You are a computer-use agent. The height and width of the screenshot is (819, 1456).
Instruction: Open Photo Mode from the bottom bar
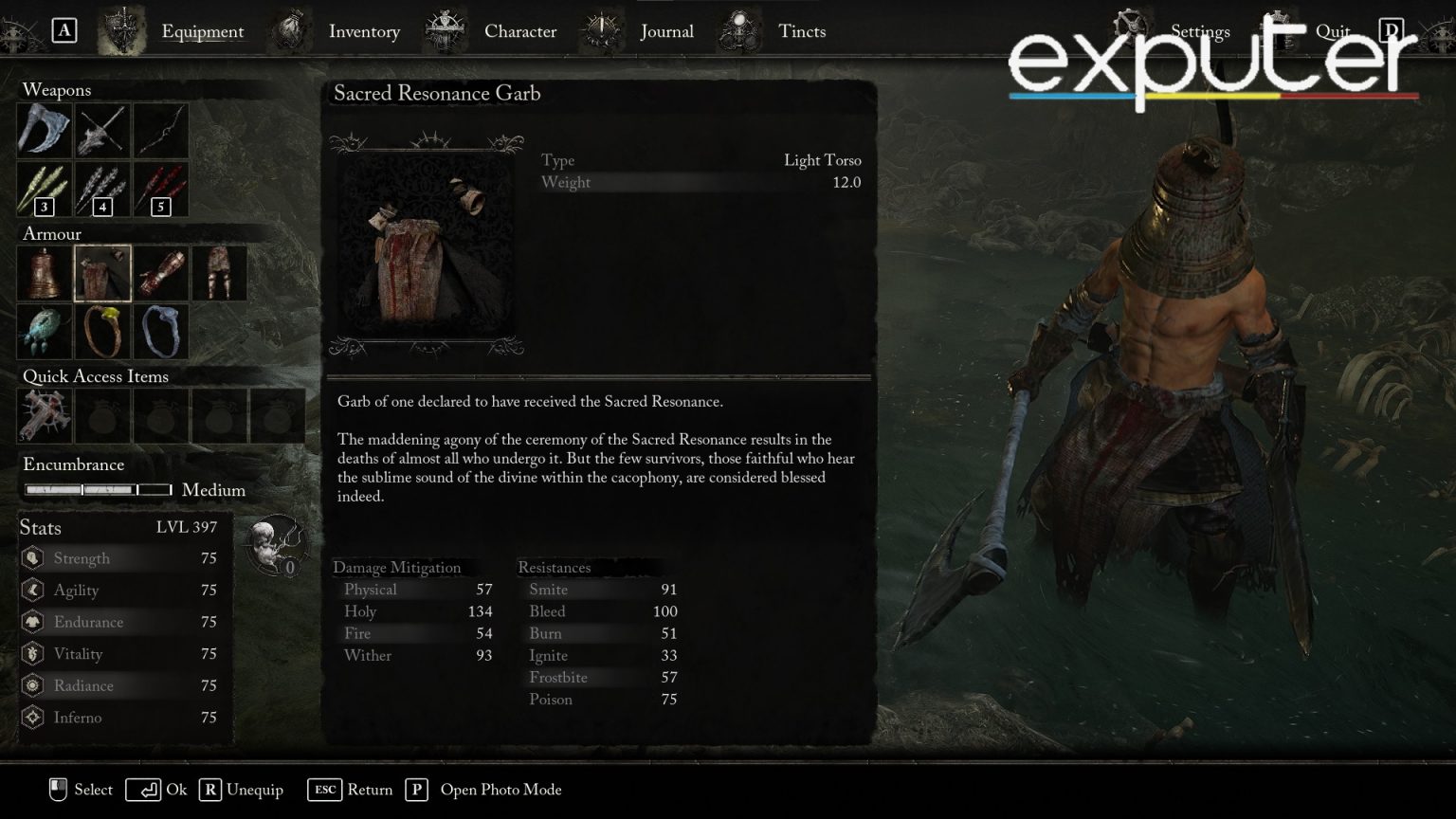coord(500,790)
